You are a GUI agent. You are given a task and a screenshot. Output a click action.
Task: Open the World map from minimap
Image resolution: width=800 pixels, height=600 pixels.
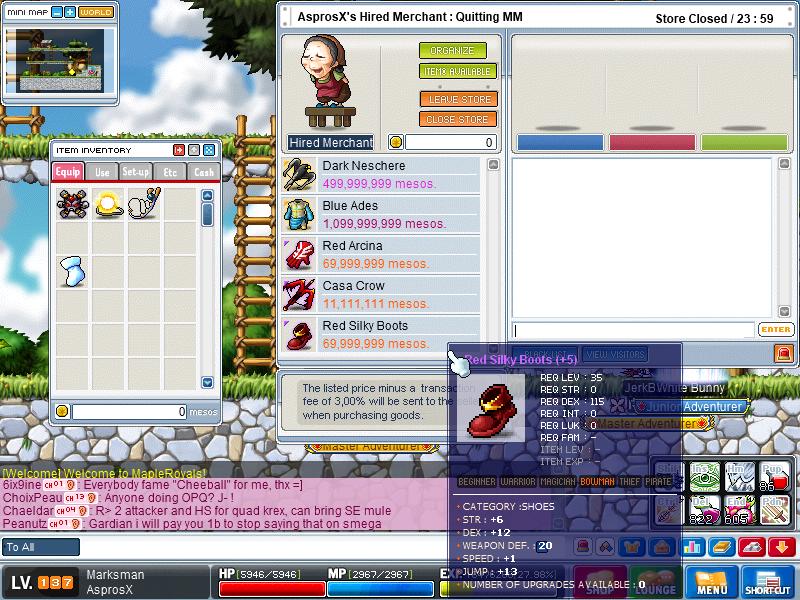(96, 12)
